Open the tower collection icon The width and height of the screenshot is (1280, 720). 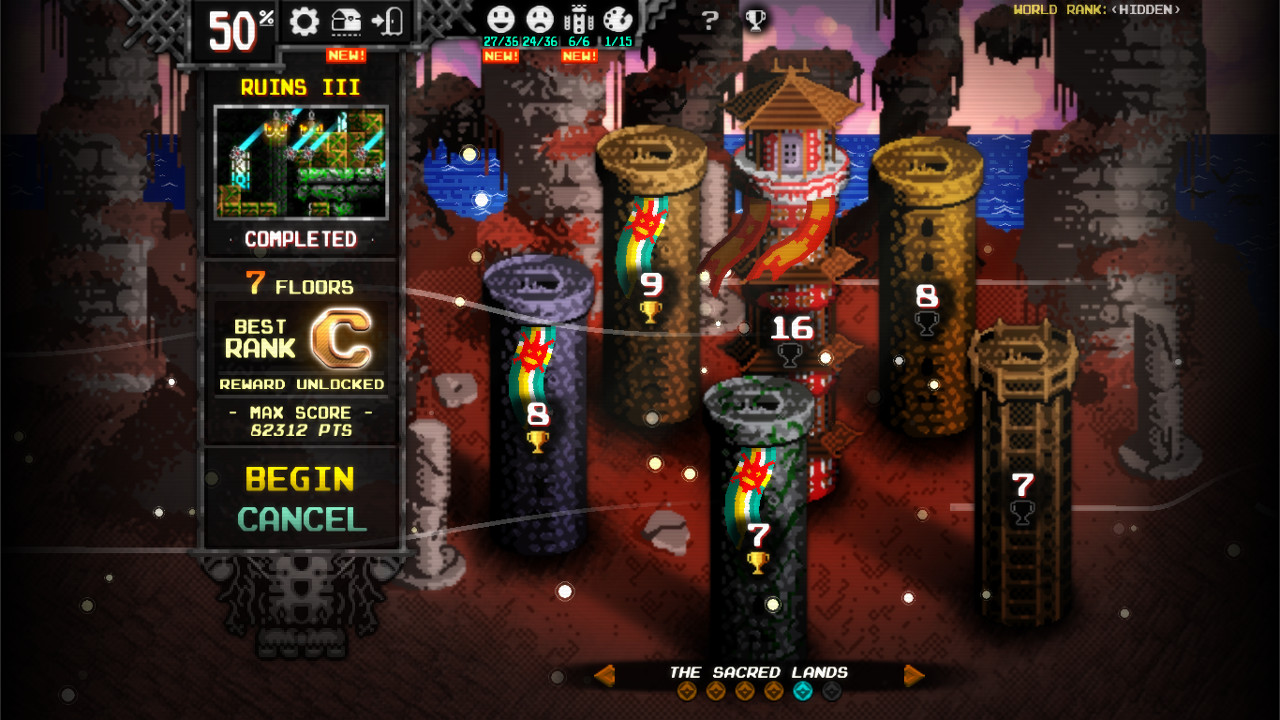click(x=579, y=20)
